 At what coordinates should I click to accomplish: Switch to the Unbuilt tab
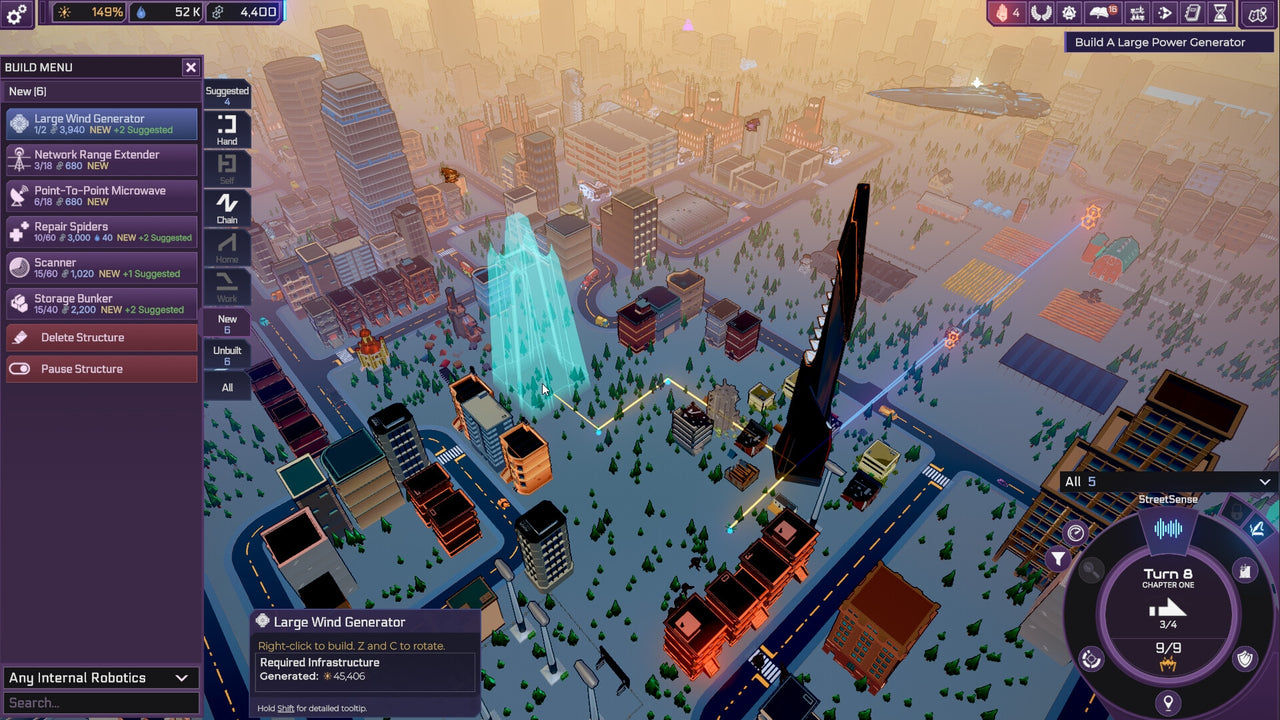pyautogui.click(x=226, y=354)
